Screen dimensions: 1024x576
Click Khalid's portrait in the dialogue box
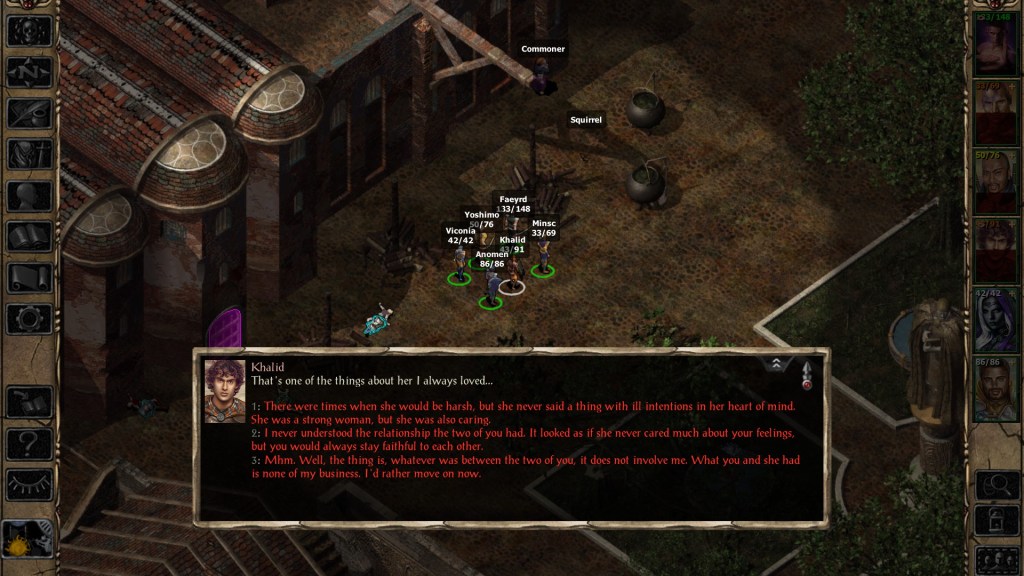[225, 391]
